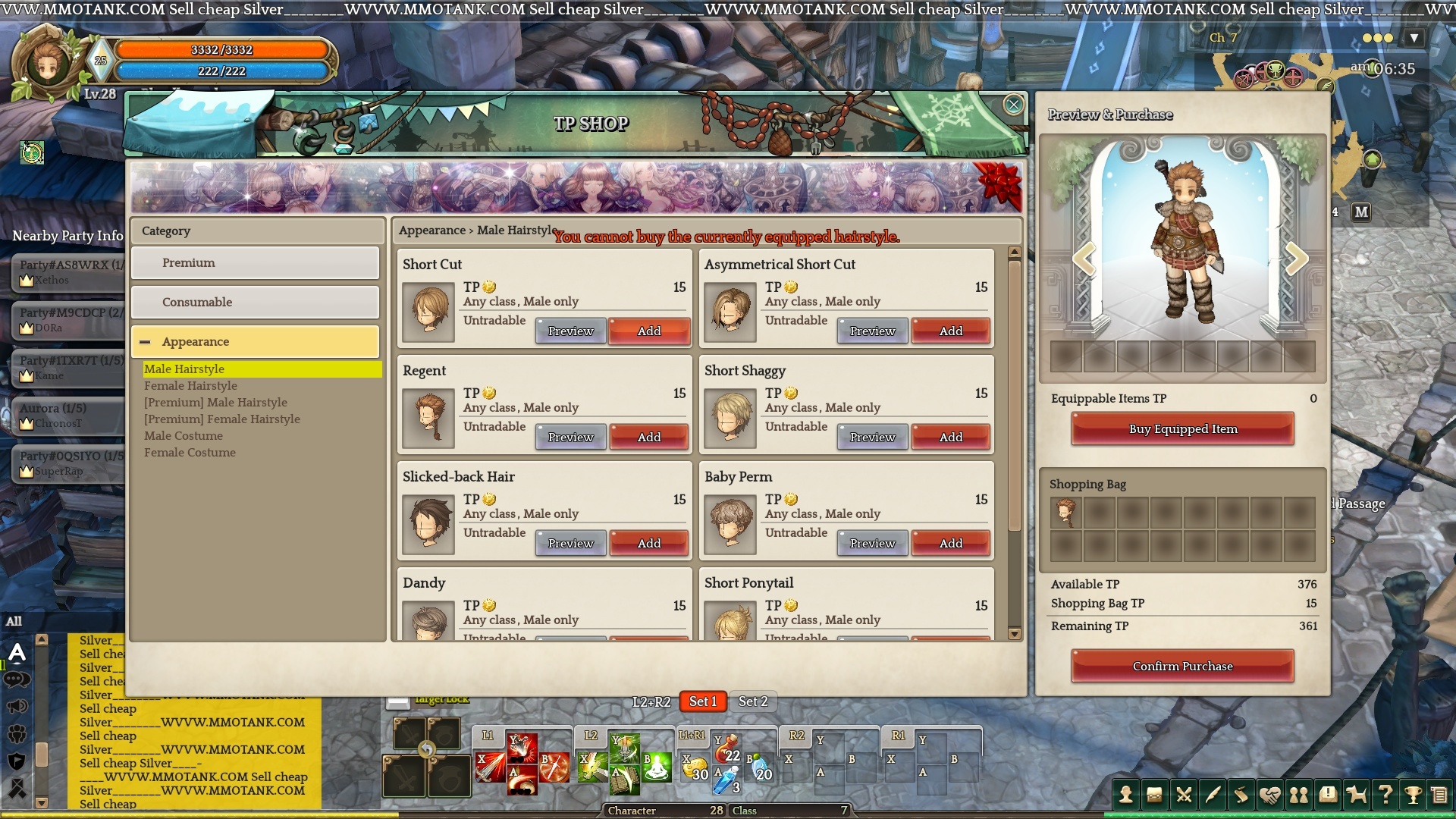The height and width of the screenshot is (819, 1456).
Task: Choose [Premium] Male Hairstyle subcategory
Action: click(215, 402)
